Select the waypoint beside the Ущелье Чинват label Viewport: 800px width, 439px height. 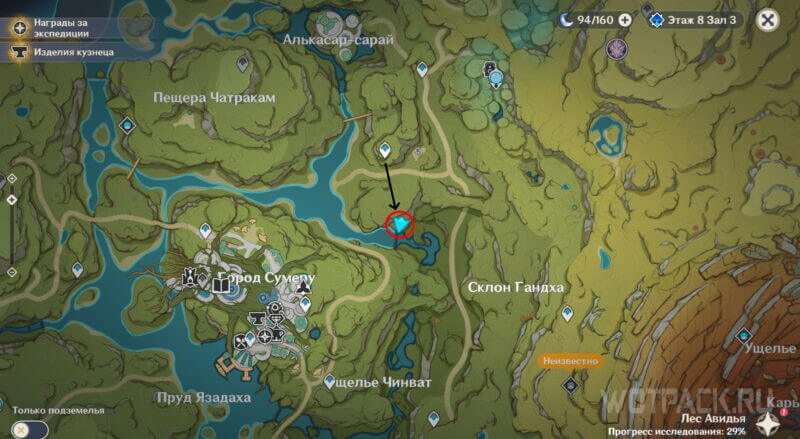[331, 381]
